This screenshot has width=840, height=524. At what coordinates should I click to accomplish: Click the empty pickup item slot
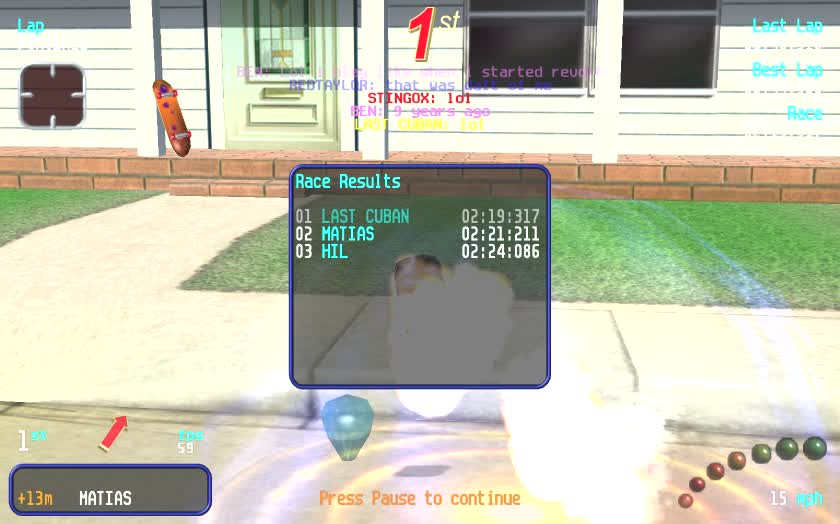point(52,95)
